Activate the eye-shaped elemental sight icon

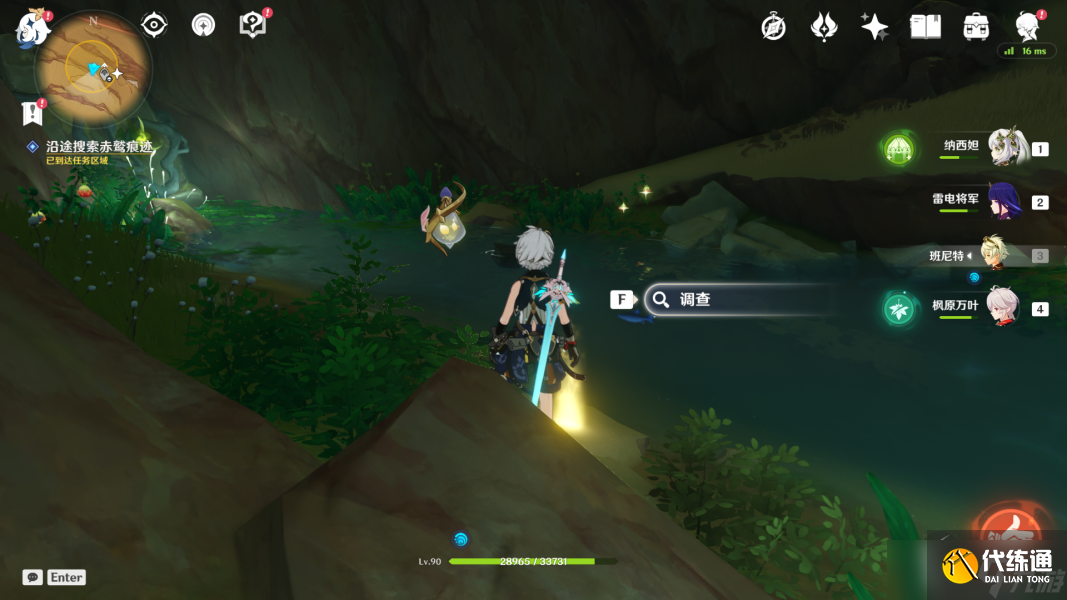[154, 25]
